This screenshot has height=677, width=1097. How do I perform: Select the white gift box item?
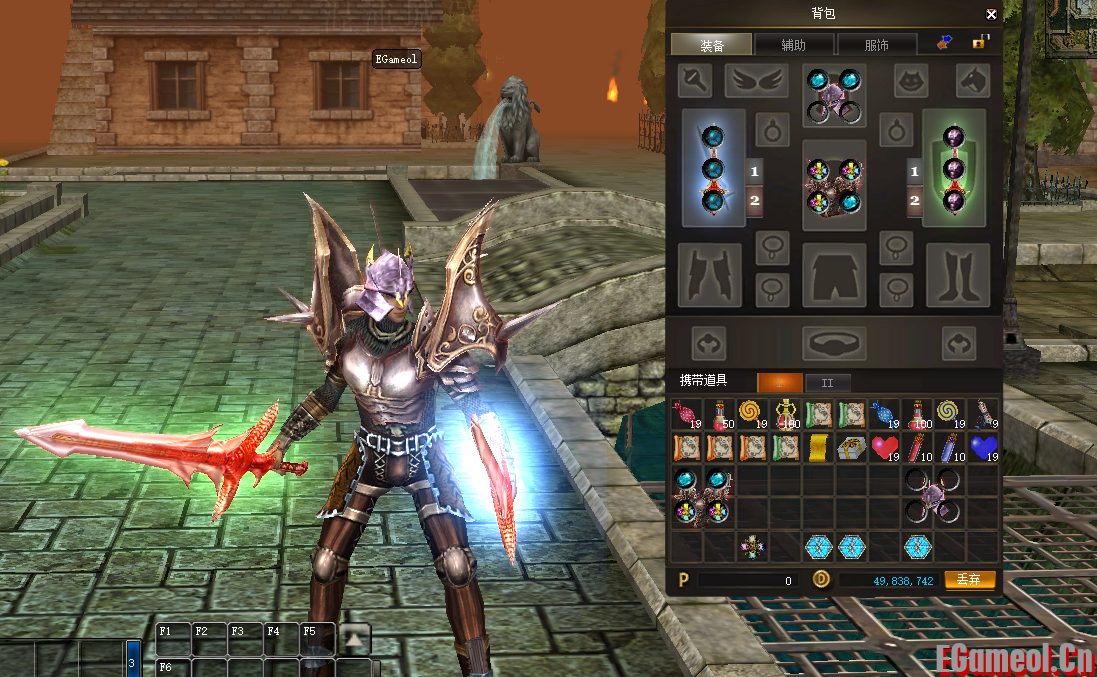(x=851, y=448)
